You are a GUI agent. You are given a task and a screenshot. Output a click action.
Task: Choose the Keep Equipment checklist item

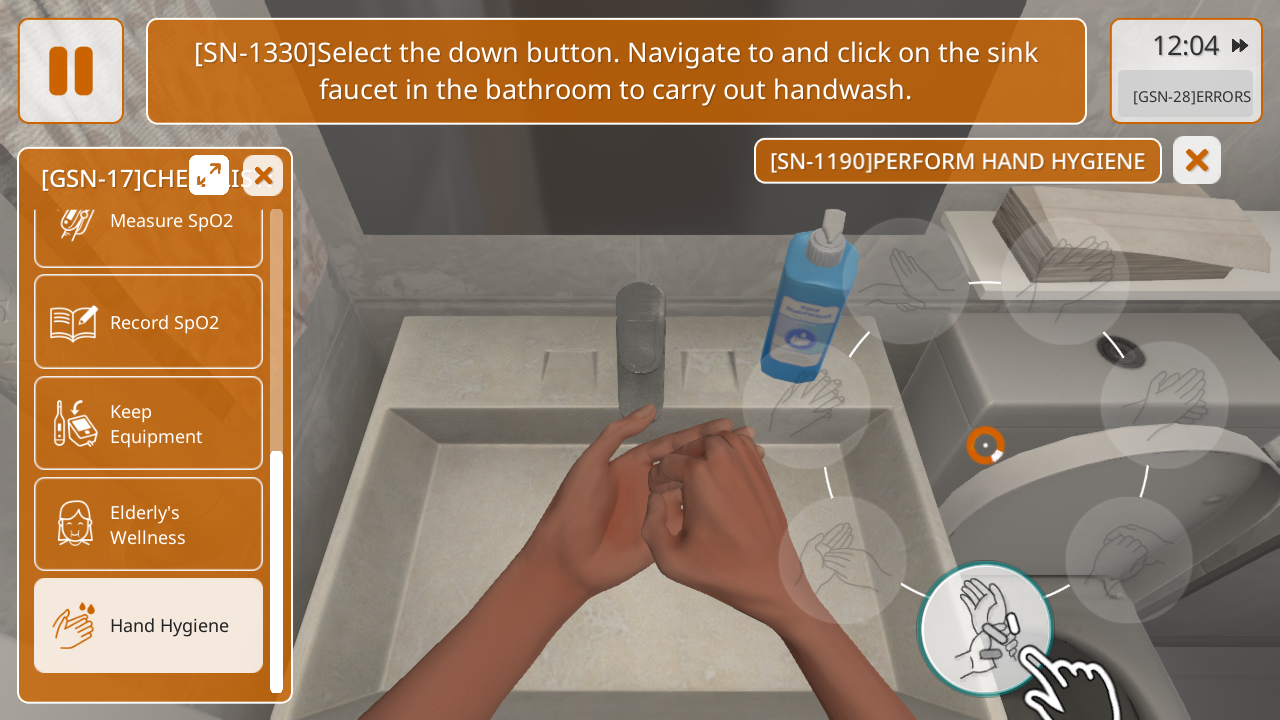(x=148, y=423)
